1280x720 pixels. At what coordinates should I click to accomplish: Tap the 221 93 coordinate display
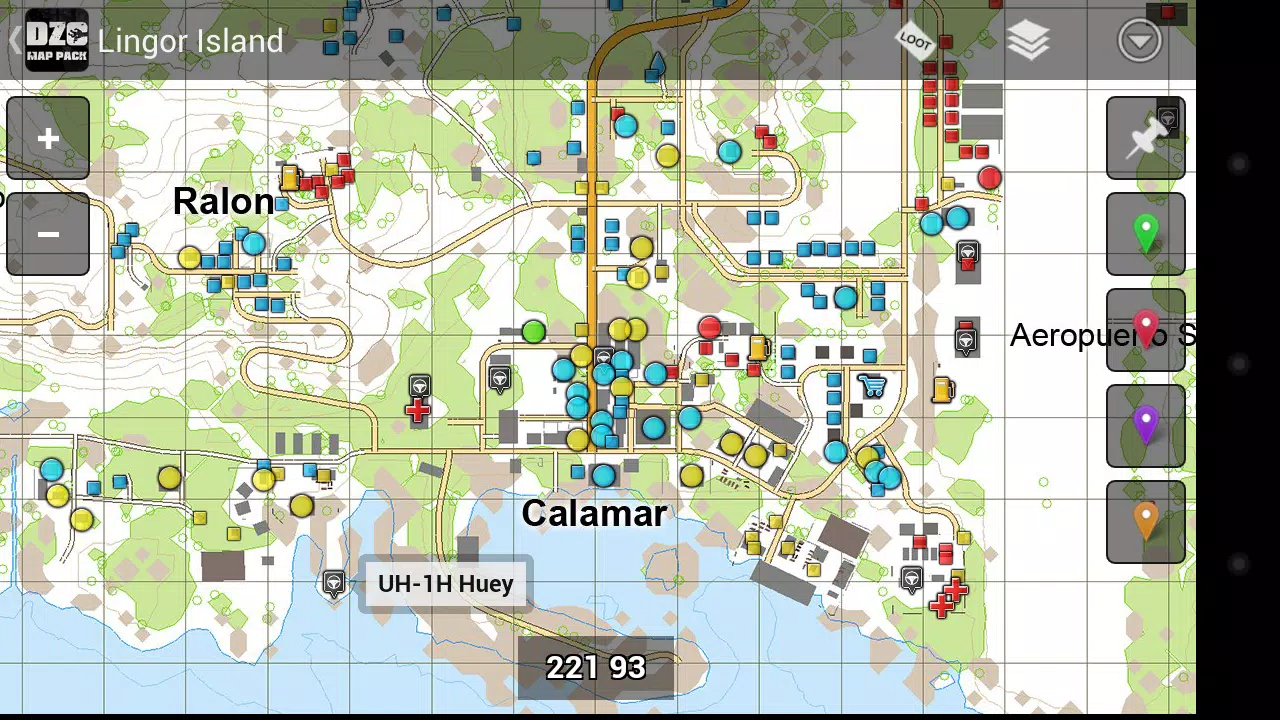[x=597, y=666]
